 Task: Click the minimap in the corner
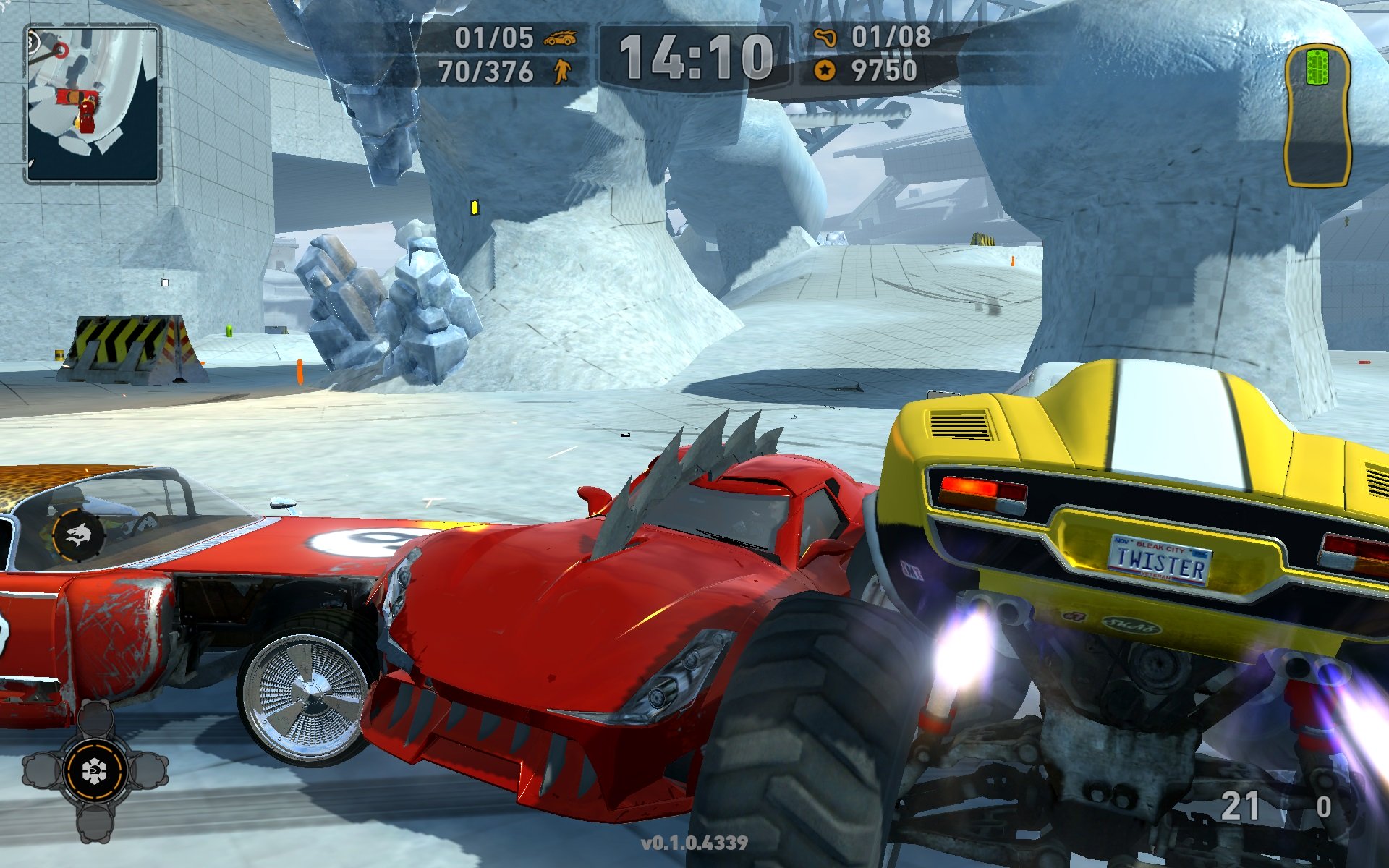click(93, 103)
